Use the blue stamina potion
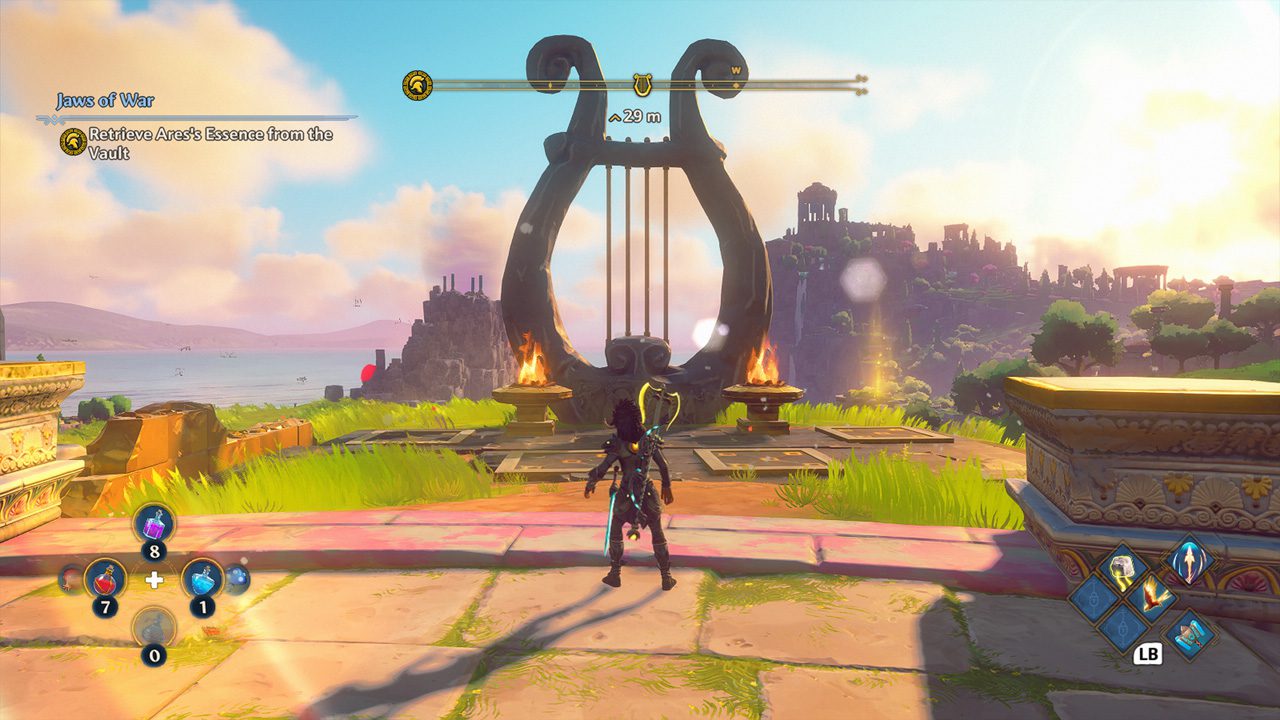 coord(202,579)
